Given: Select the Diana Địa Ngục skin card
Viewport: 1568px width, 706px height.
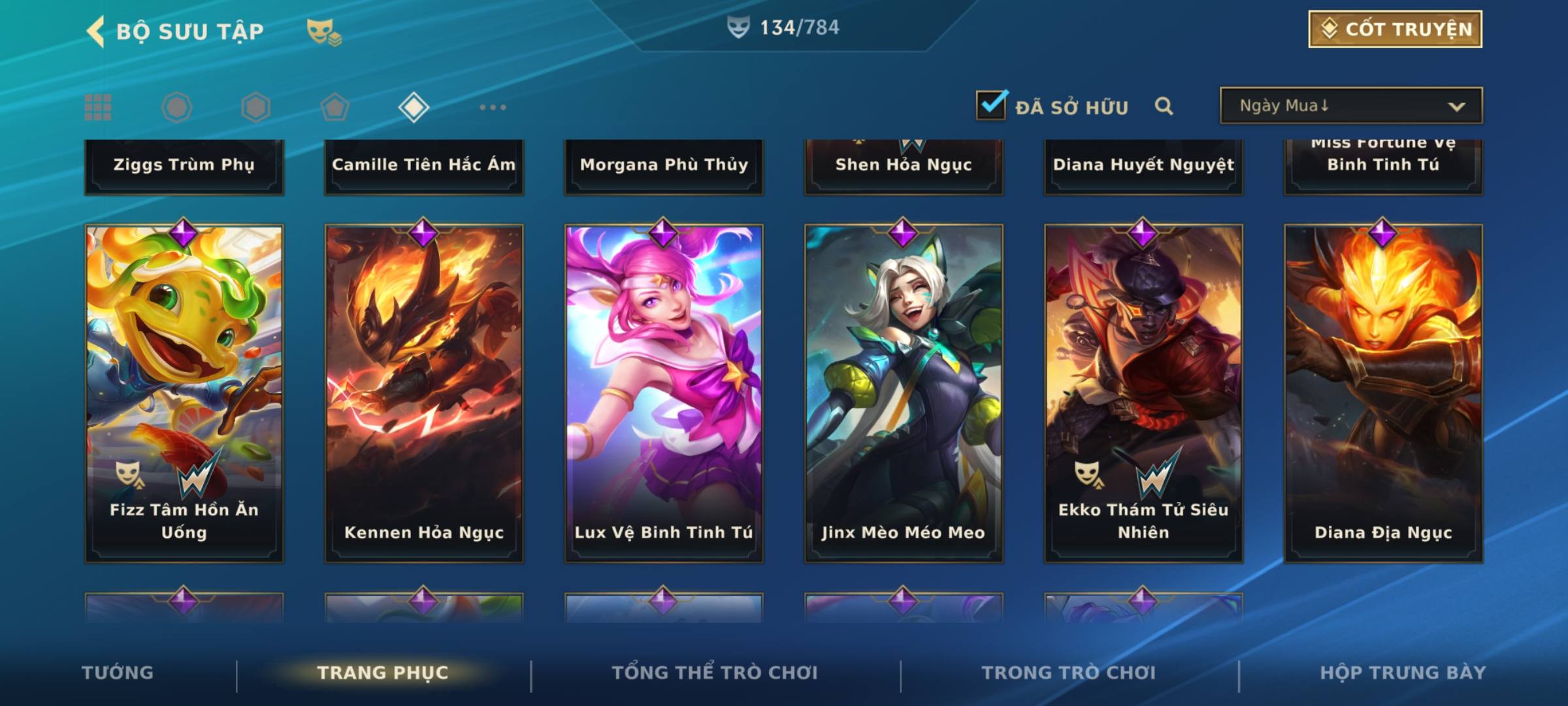Looking at the screenshot, I should 1383,392.
